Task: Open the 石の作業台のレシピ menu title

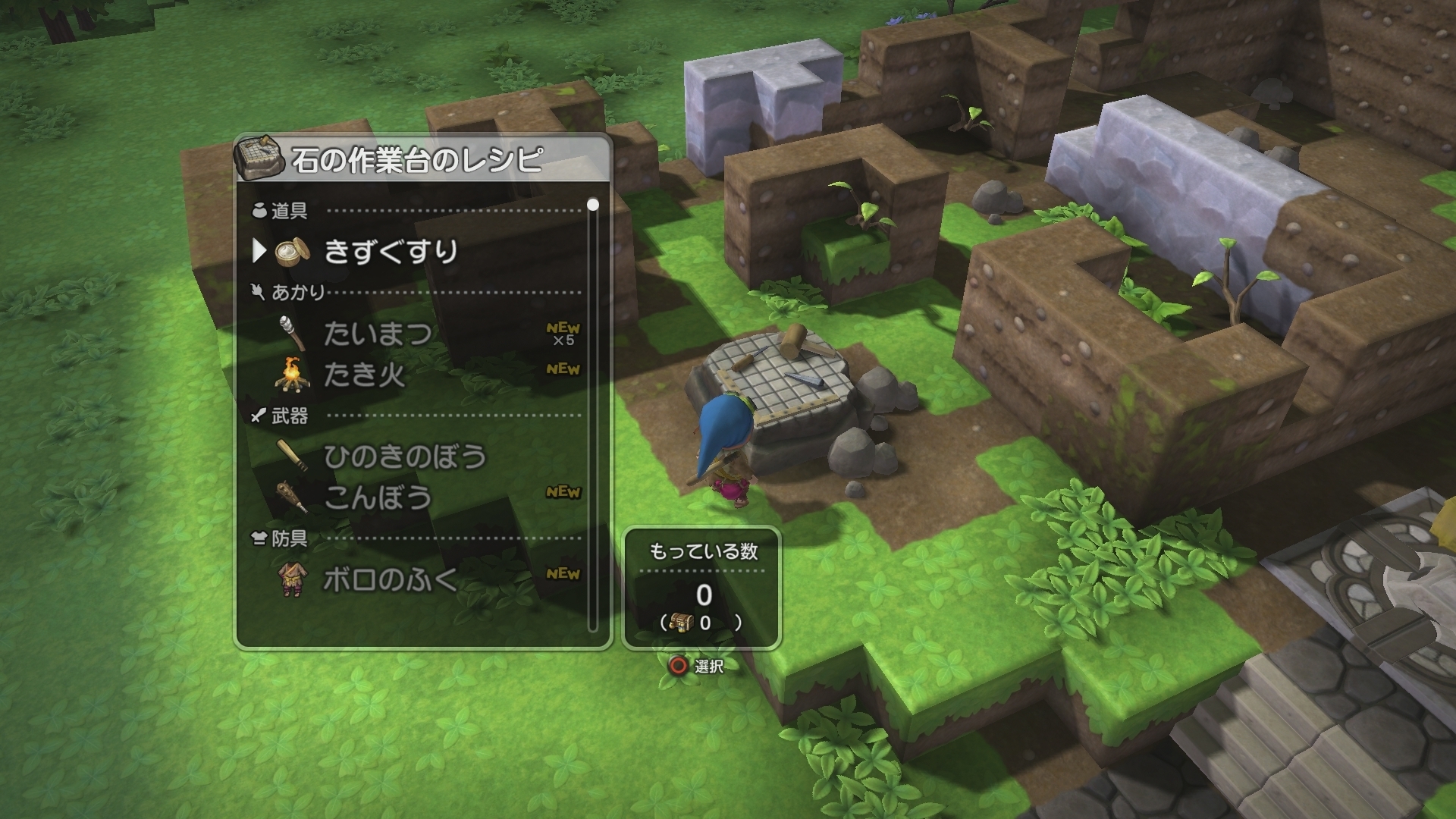Action: [x=416, y=158]
